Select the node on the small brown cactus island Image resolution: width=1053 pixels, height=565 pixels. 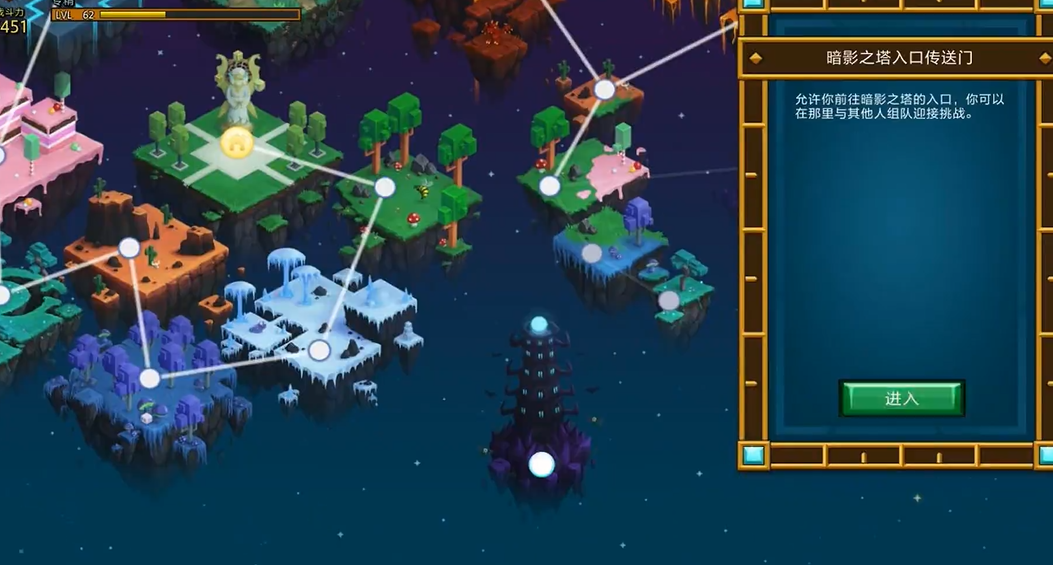pos(604,90)
